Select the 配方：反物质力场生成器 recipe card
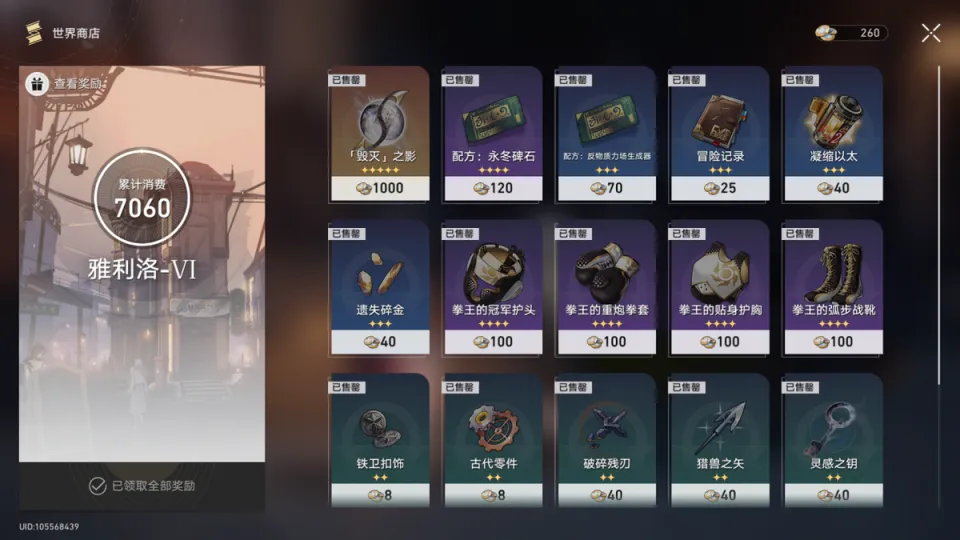The width and height of the screenshot is (960, 540). pos(605,134)
